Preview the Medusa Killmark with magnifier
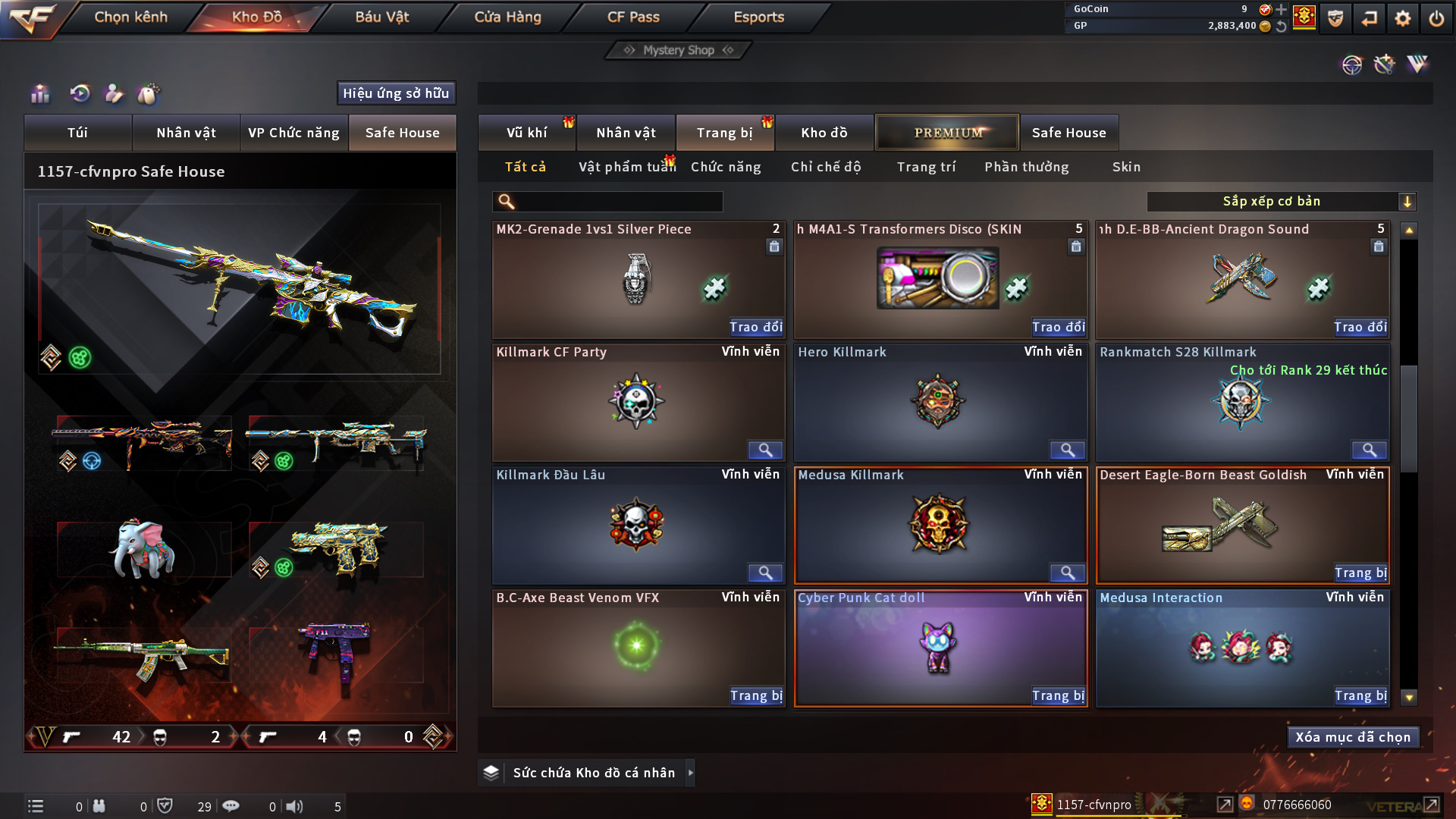1456x819 pixels. (x=1067, y=573)
